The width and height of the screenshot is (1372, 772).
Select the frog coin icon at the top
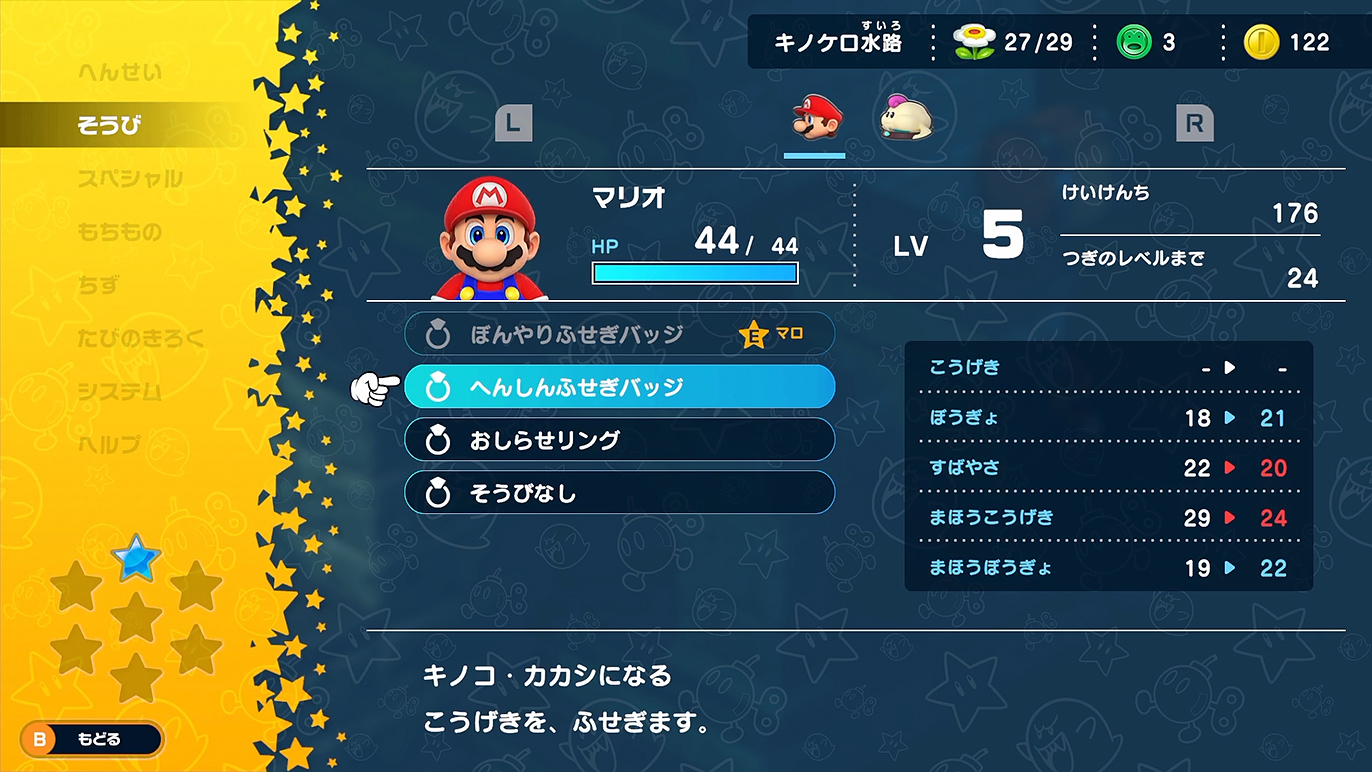(x=1135, y=42)
